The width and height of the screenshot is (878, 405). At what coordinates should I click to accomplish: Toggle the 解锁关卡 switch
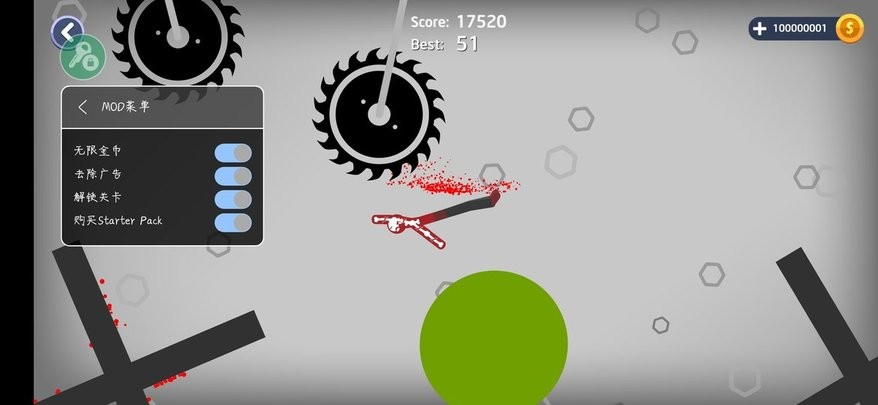pos(233,199)
